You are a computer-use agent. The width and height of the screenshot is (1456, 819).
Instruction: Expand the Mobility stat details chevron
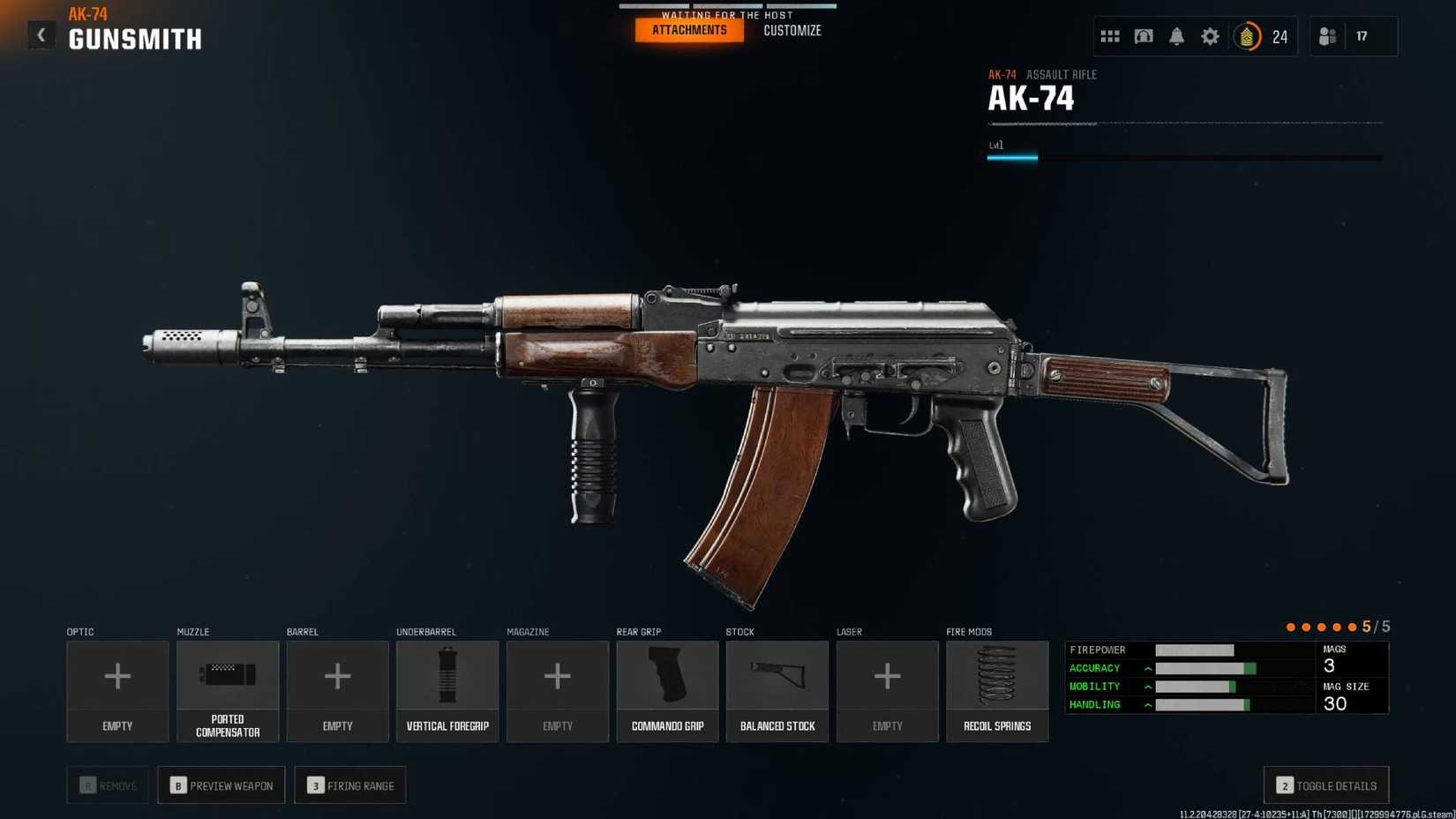click(1147, 686)
